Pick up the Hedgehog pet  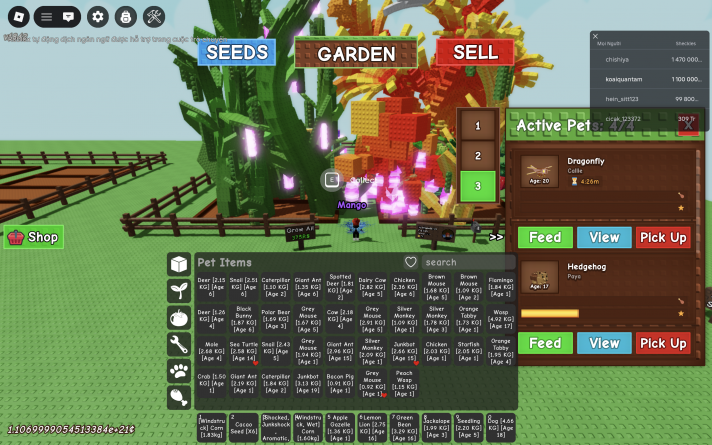coord(663,343)
